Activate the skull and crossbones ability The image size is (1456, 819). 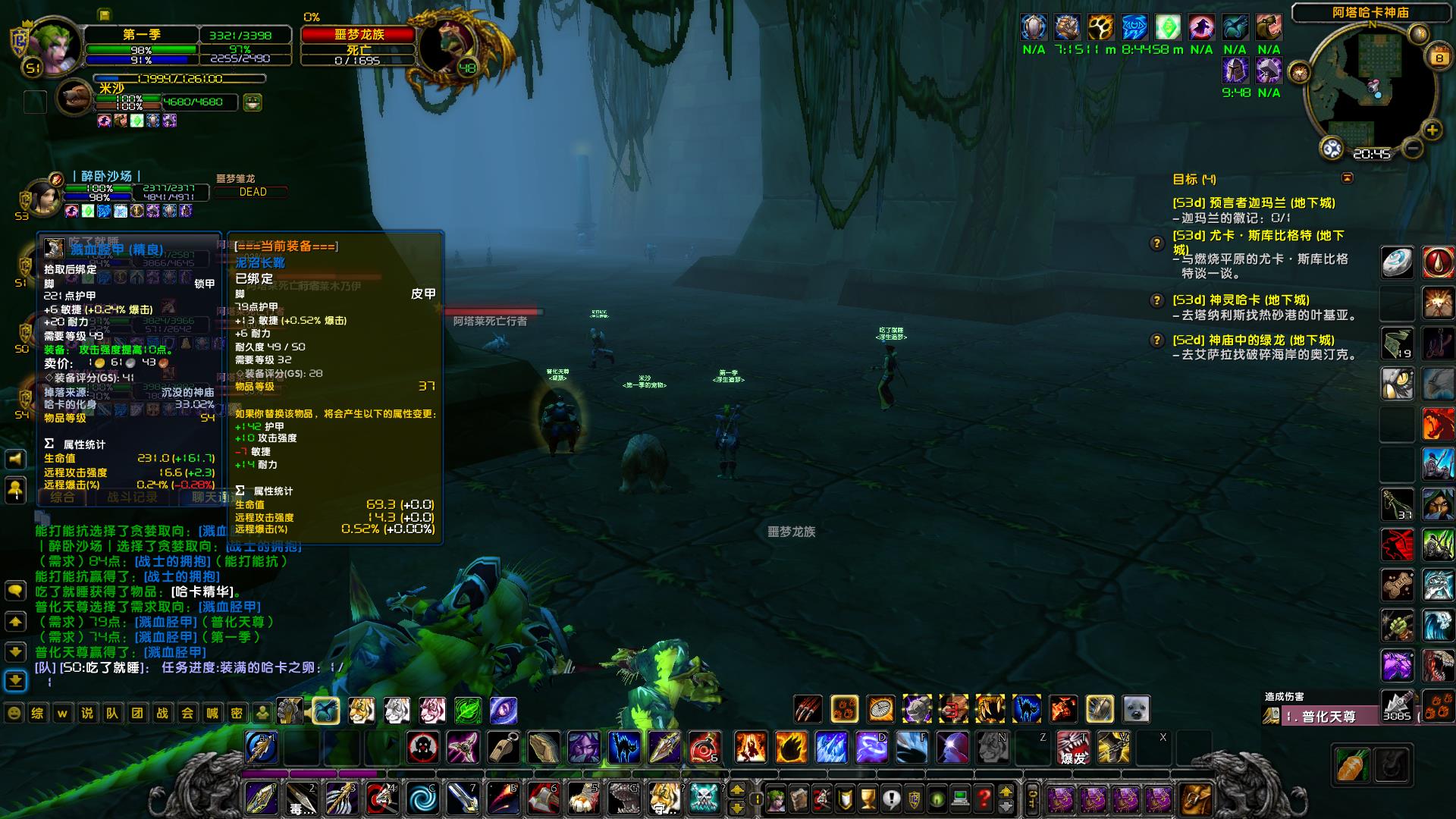(x=704, y=799)
